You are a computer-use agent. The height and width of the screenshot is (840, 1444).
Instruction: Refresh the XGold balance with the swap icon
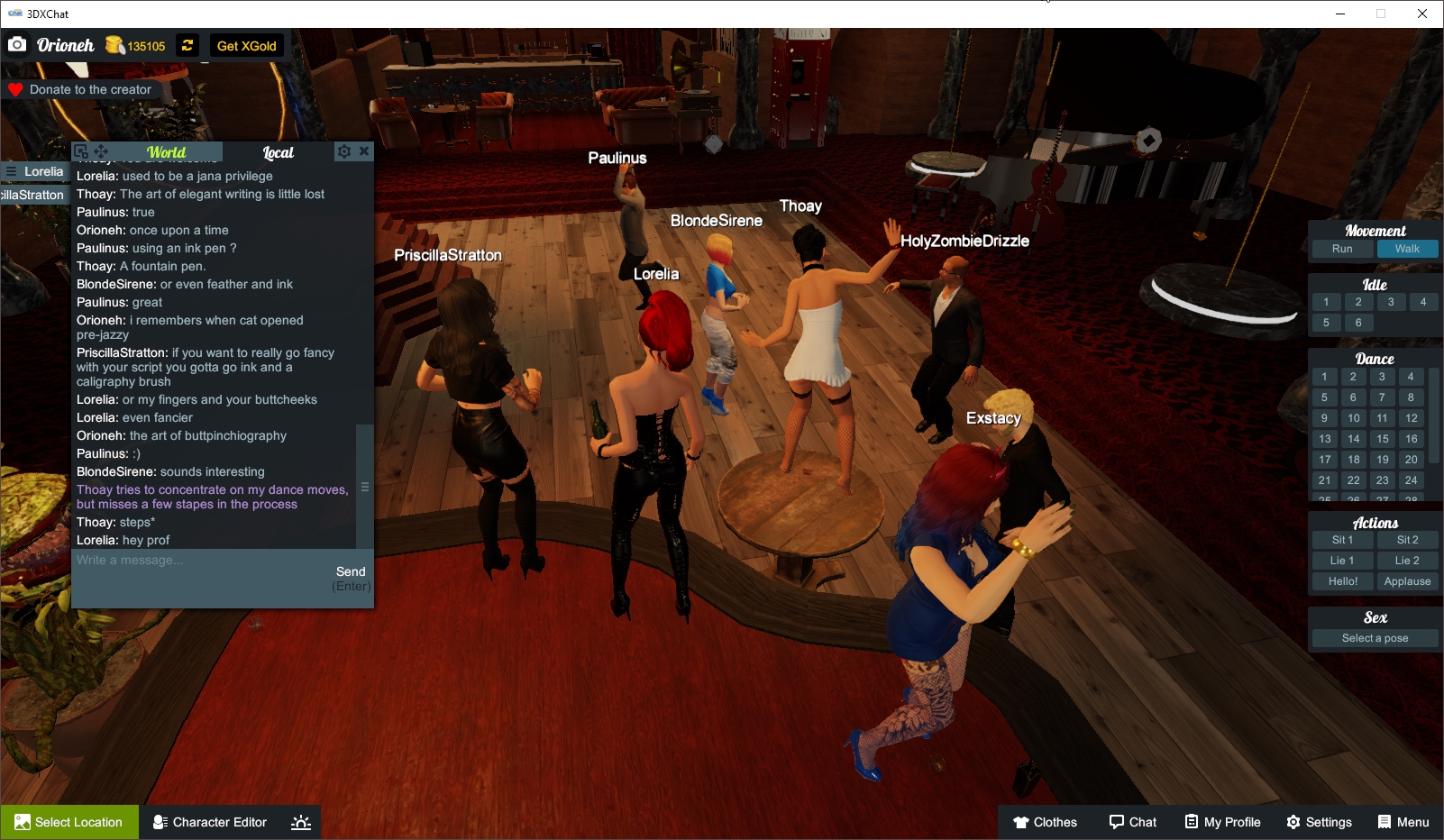(x=187, y=44)
